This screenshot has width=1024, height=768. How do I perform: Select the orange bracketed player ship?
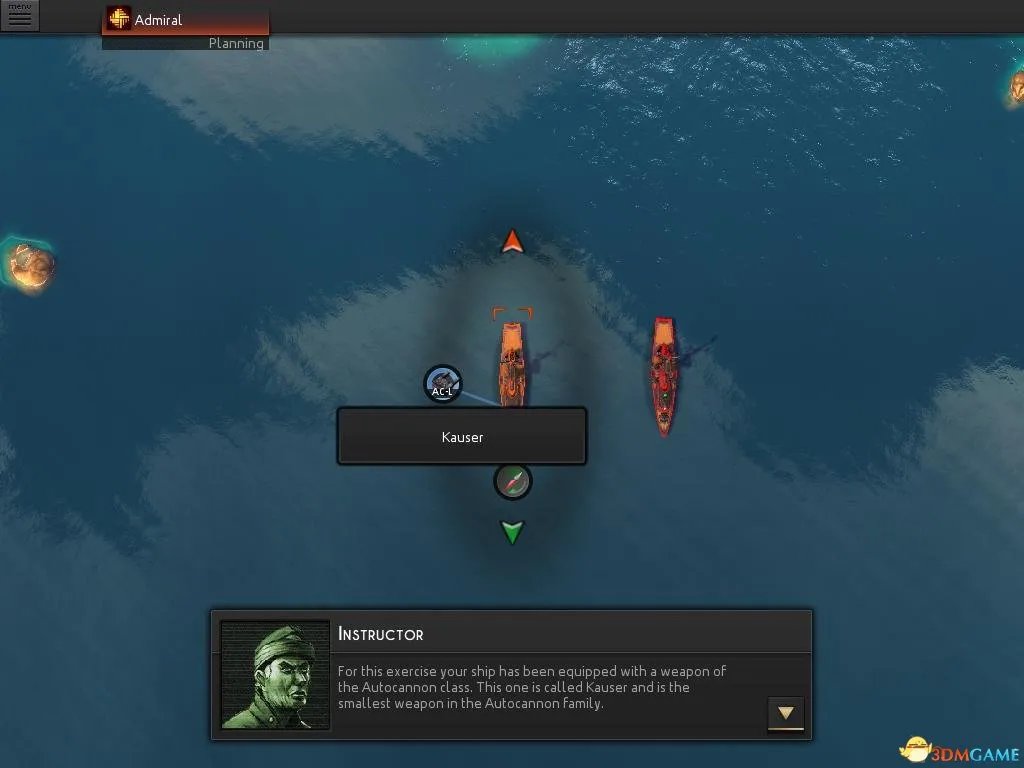click(512, 362)
